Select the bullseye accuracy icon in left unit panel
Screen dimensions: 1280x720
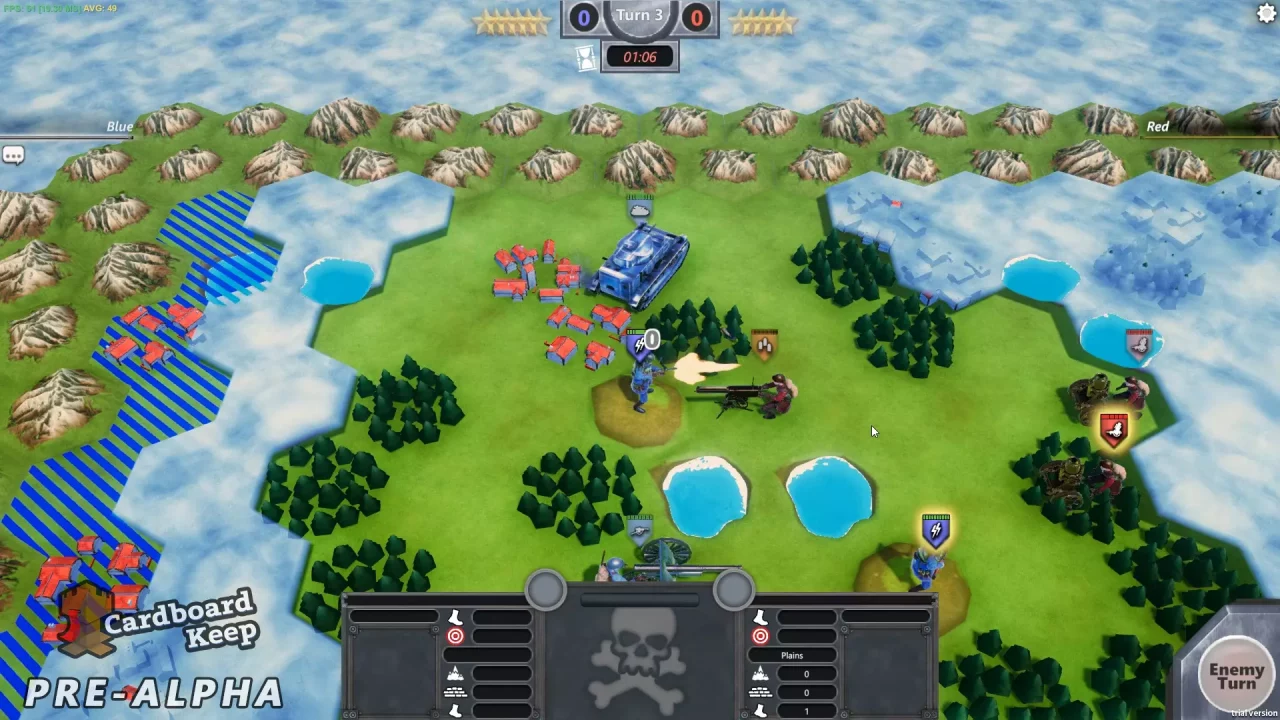click(x=455, y=636)
